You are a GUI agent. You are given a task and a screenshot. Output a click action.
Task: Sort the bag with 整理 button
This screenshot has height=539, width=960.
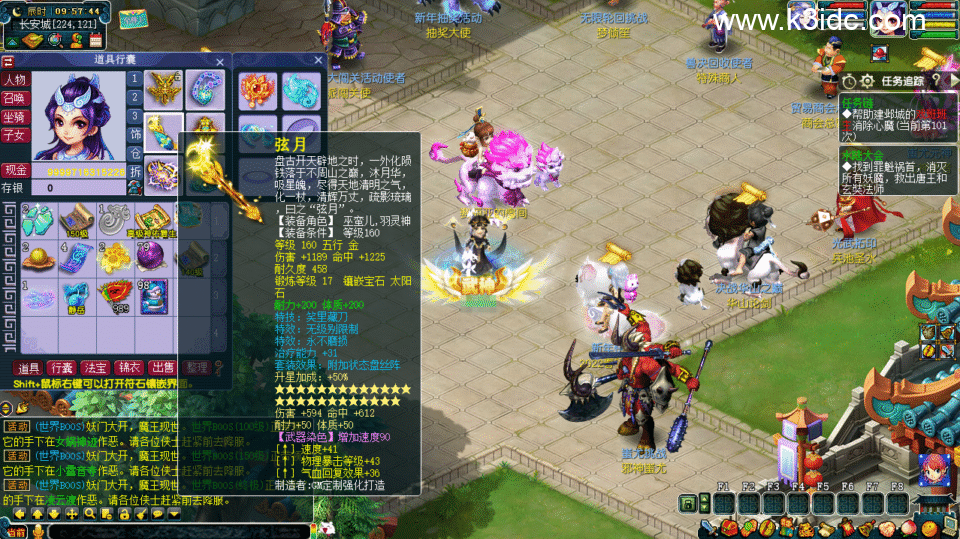coord(197,369)
